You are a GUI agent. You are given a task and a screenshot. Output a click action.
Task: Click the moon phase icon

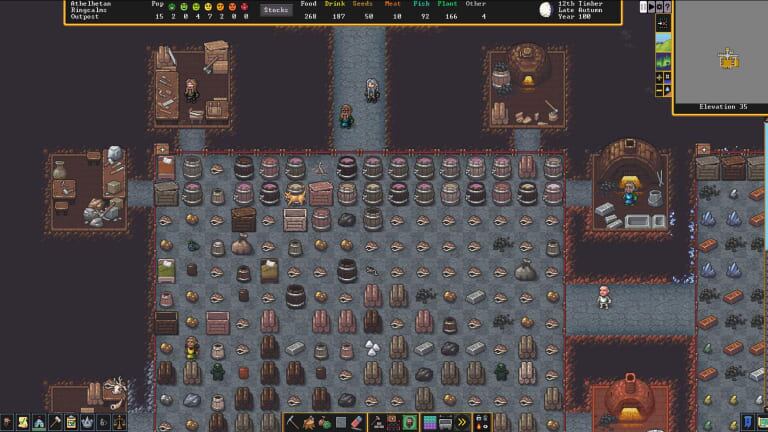coord(545,10)
